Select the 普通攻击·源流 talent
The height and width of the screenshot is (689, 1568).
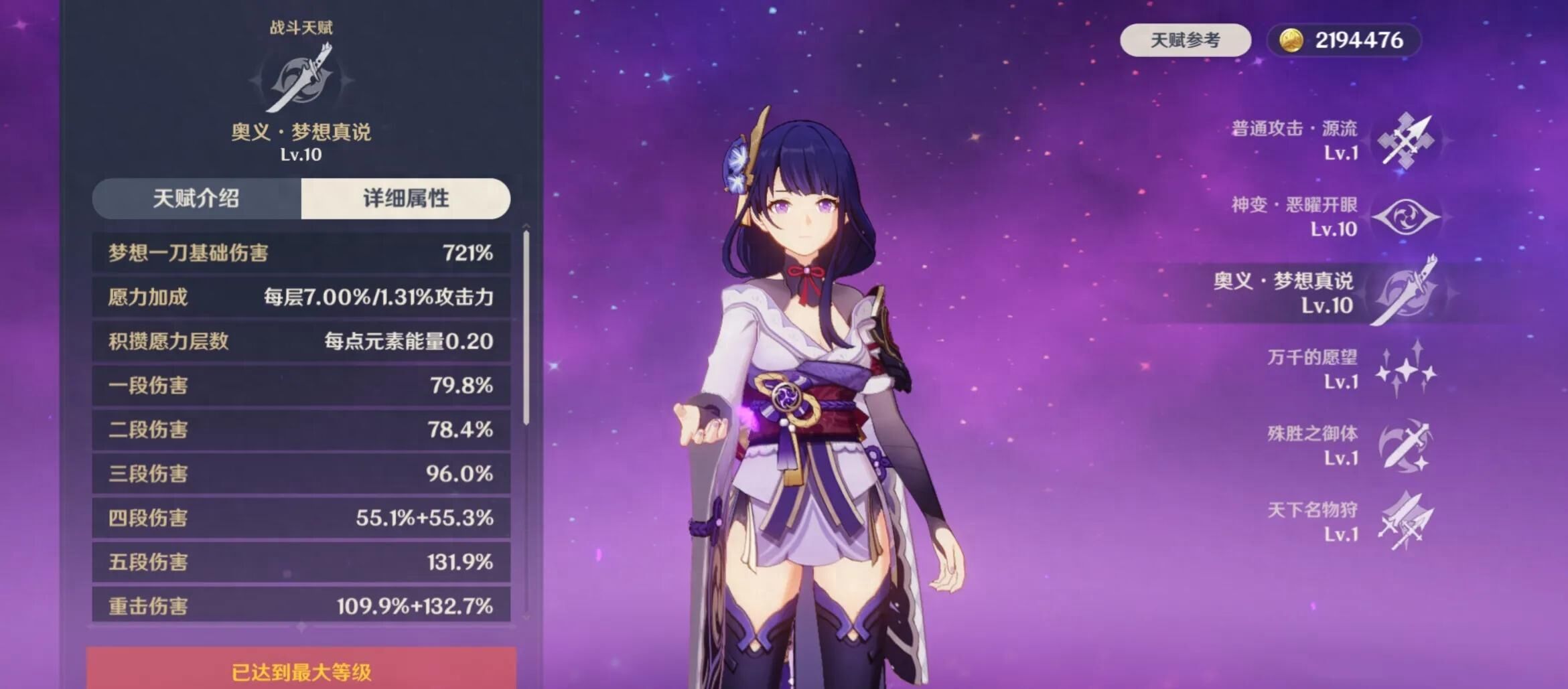pos(1405,141)
